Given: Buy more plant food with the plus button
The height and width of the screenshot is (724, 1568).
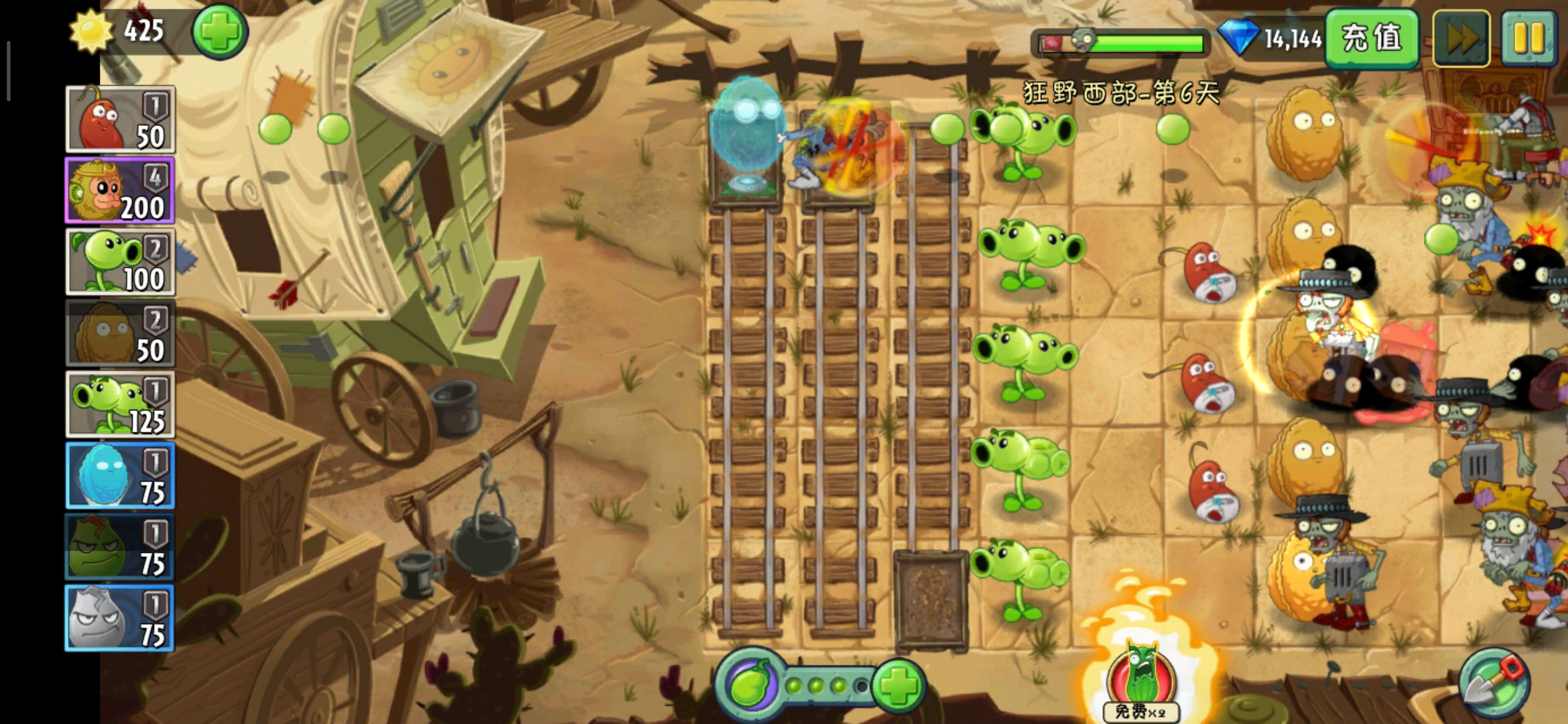Looking at the screenshot, I should click(898, 685).
